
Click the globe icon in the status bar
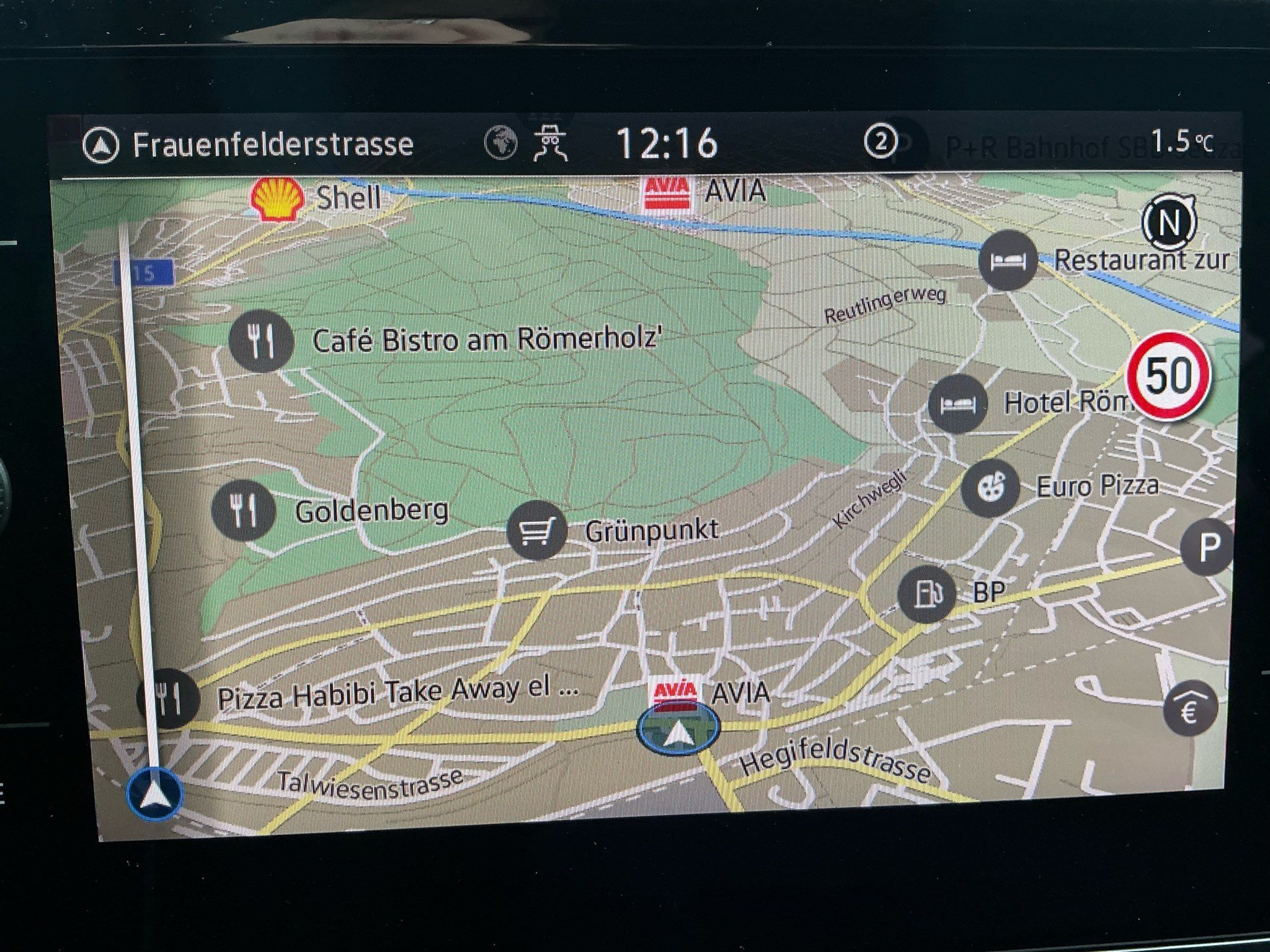click(500, 143)
